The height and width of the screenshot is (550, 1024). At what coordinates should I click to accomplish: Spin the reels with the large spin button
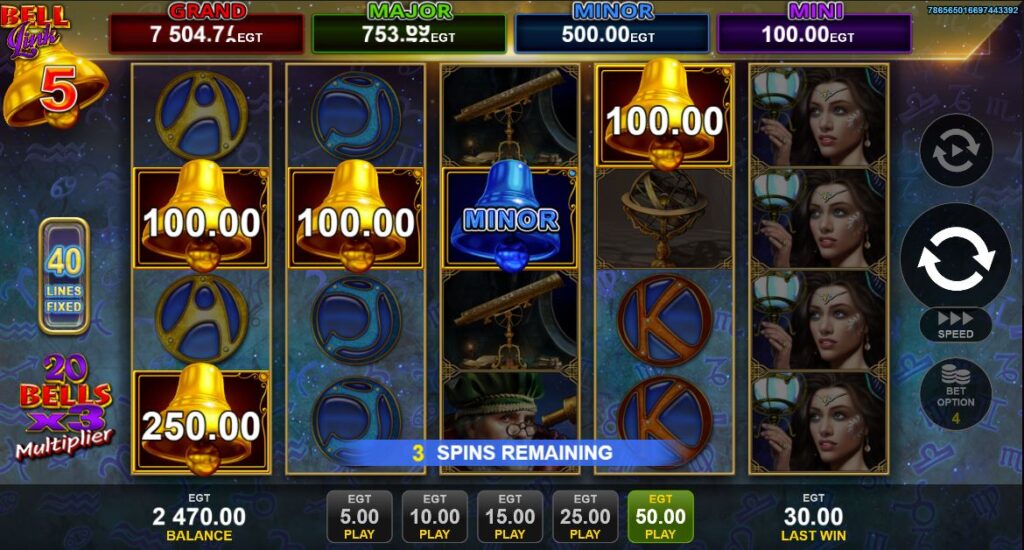[956, 257]
